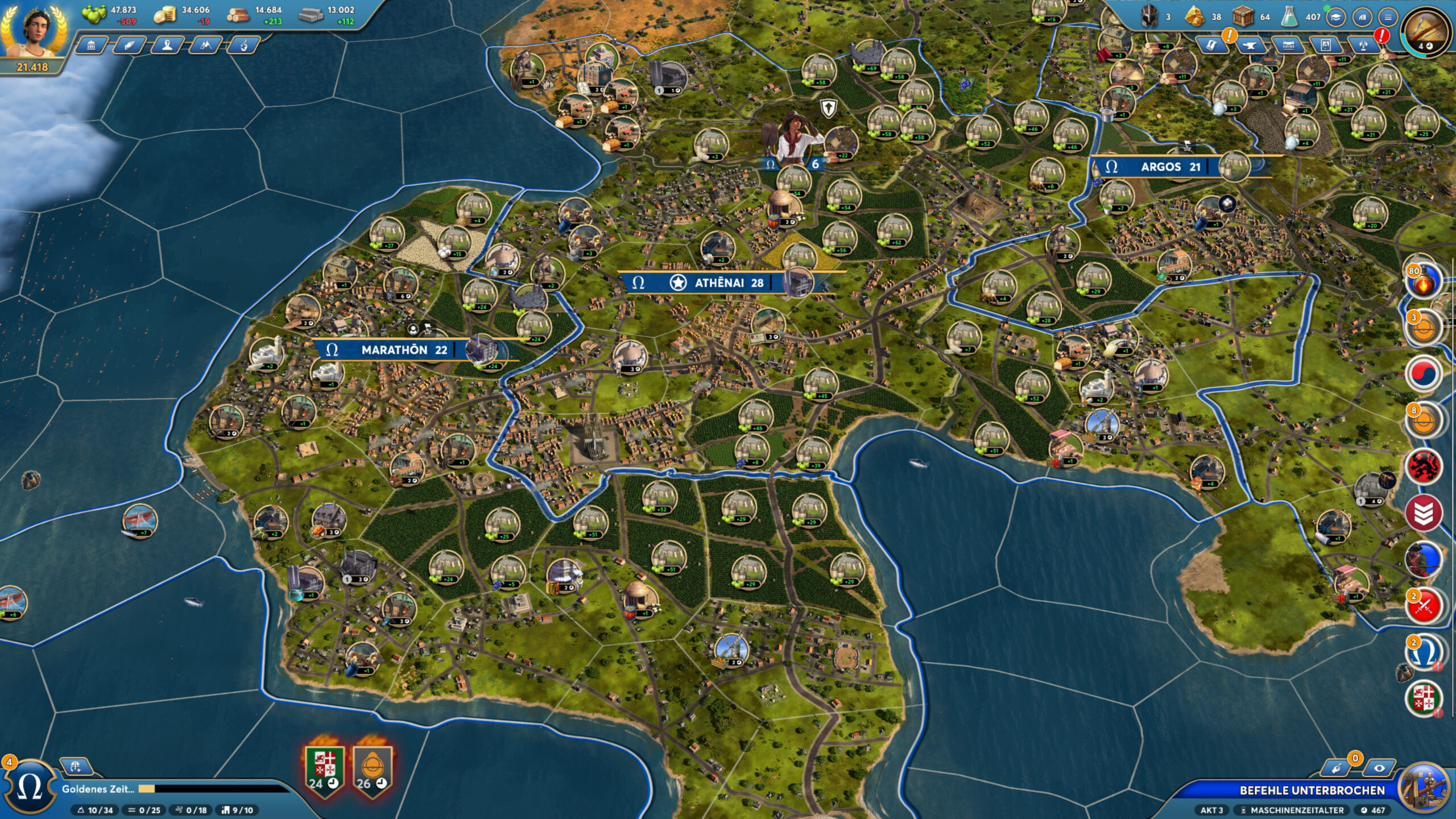Click the Befehle Unterbrochen end-turn button
1456x819 pixels.
(x=1312, y=790)
